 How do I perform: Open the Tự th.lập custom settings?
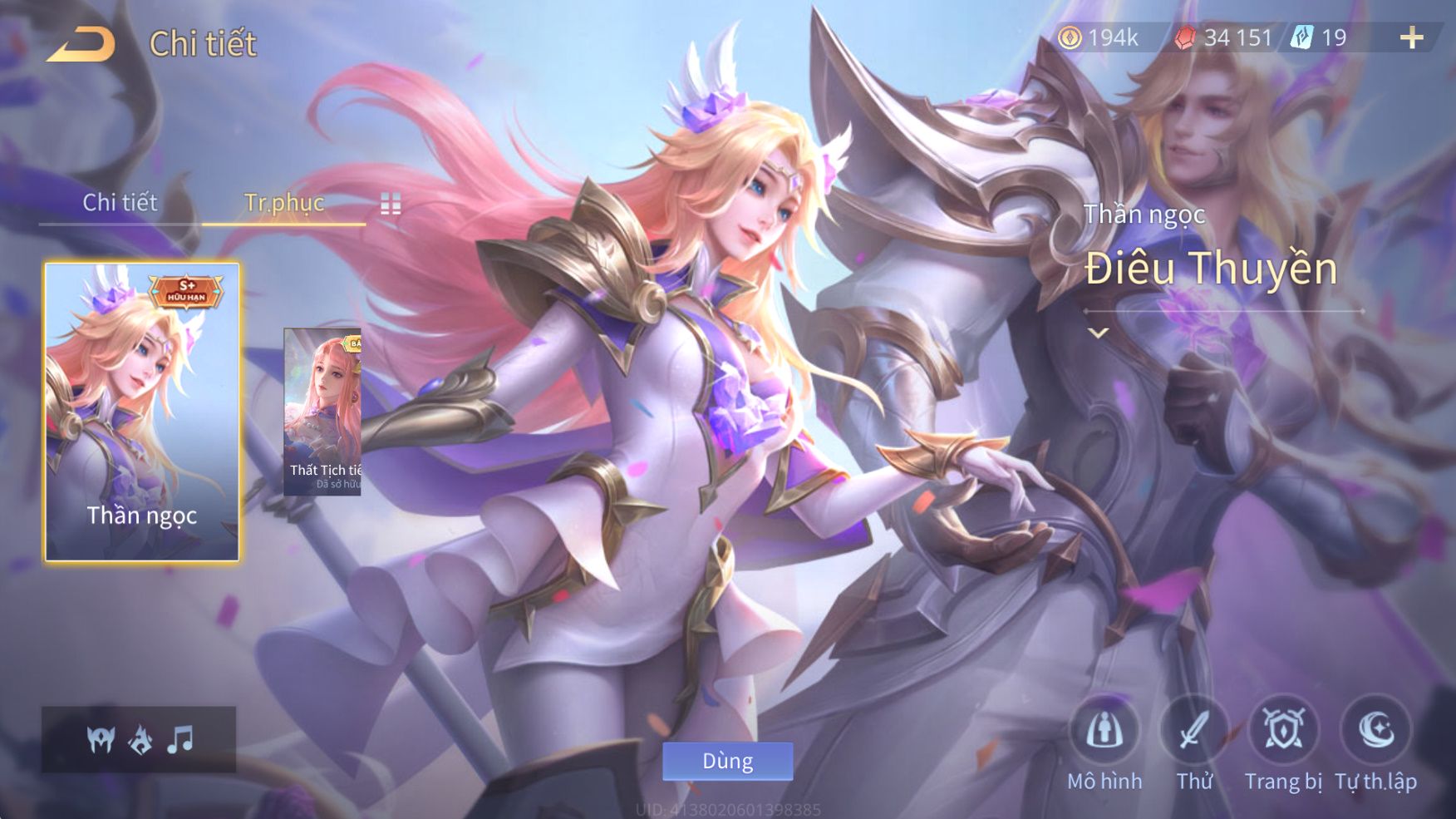tap(1375, 732)
